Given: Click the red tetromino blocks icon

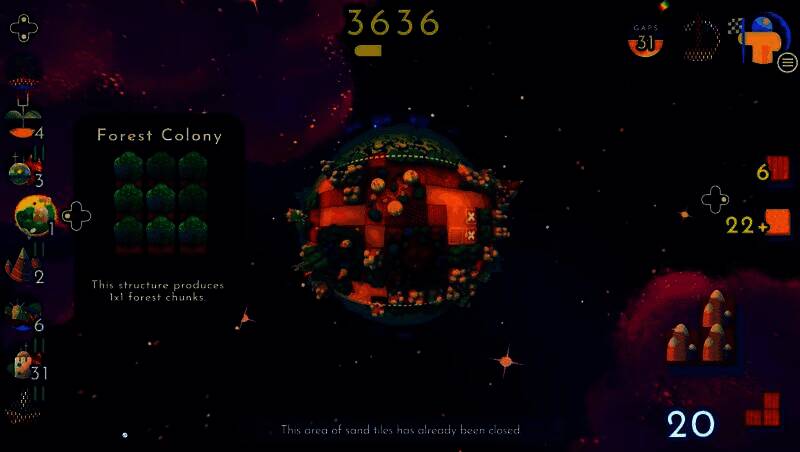Looking at the screenshot, I should click(764, 409).
